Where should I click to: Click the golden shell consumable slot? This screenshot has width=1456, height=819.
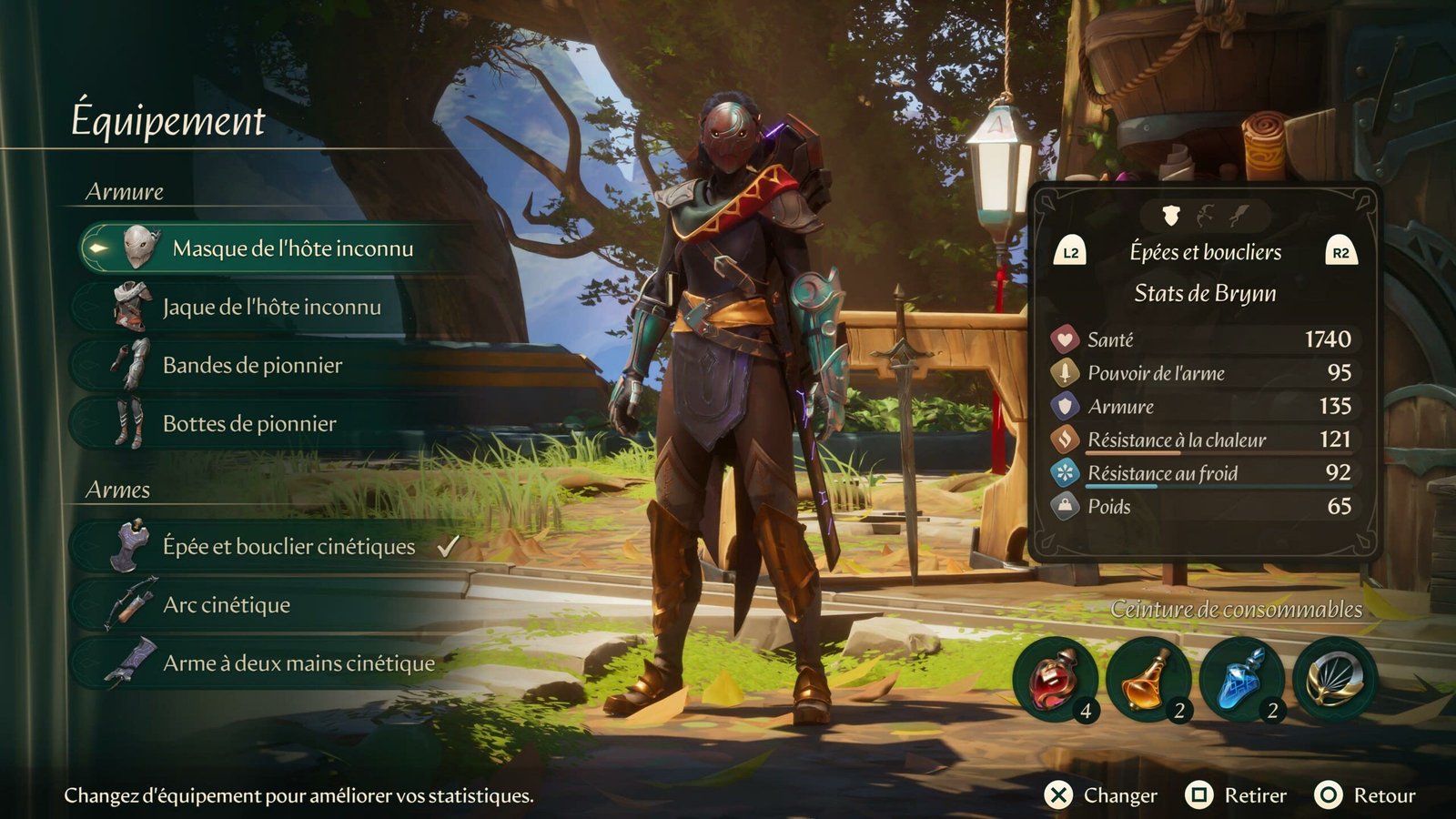point(1334,680)
